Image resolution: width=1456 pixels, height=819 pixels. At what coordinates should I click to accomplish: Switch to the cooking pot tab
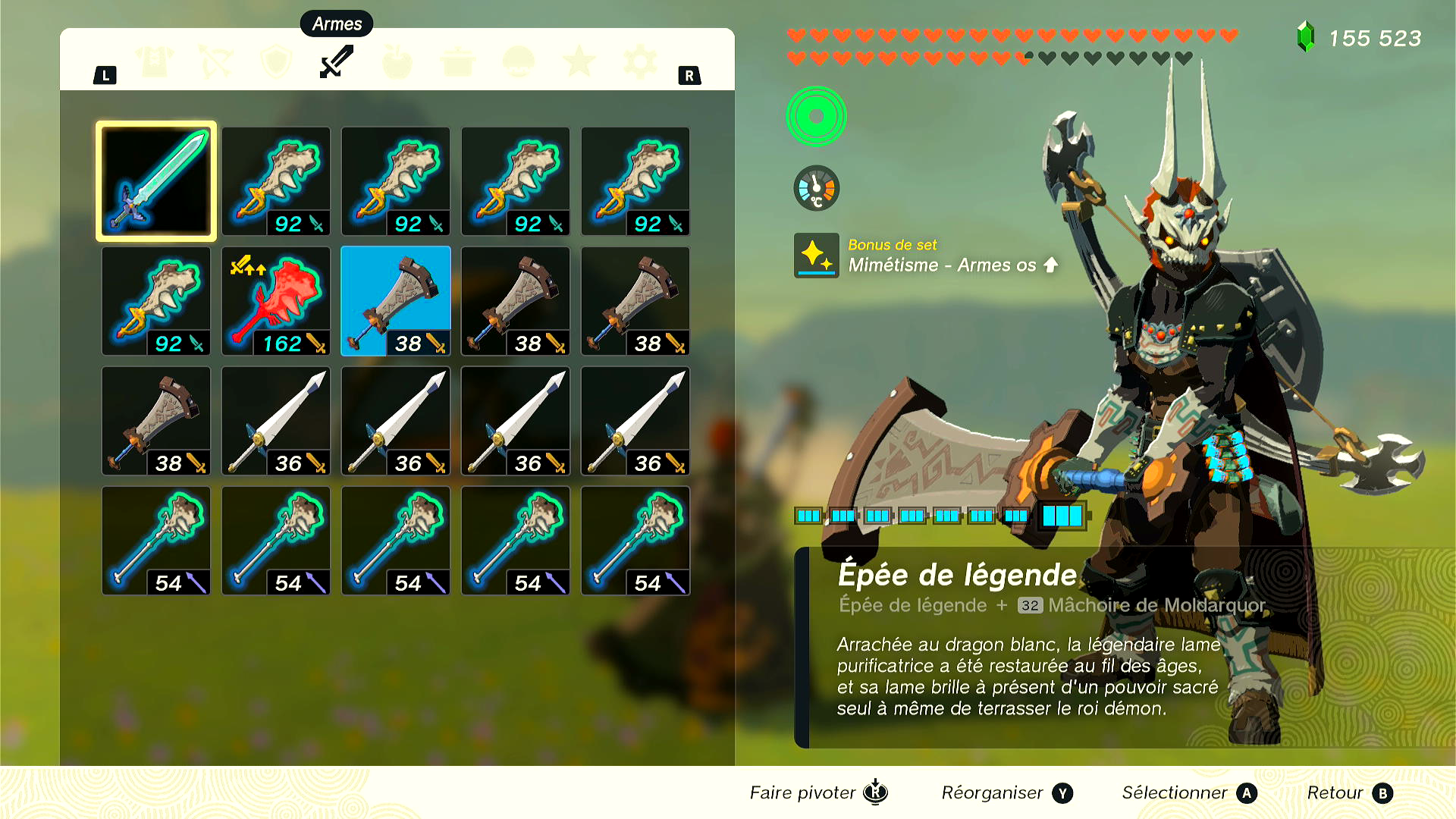click(x=458, y=61)
